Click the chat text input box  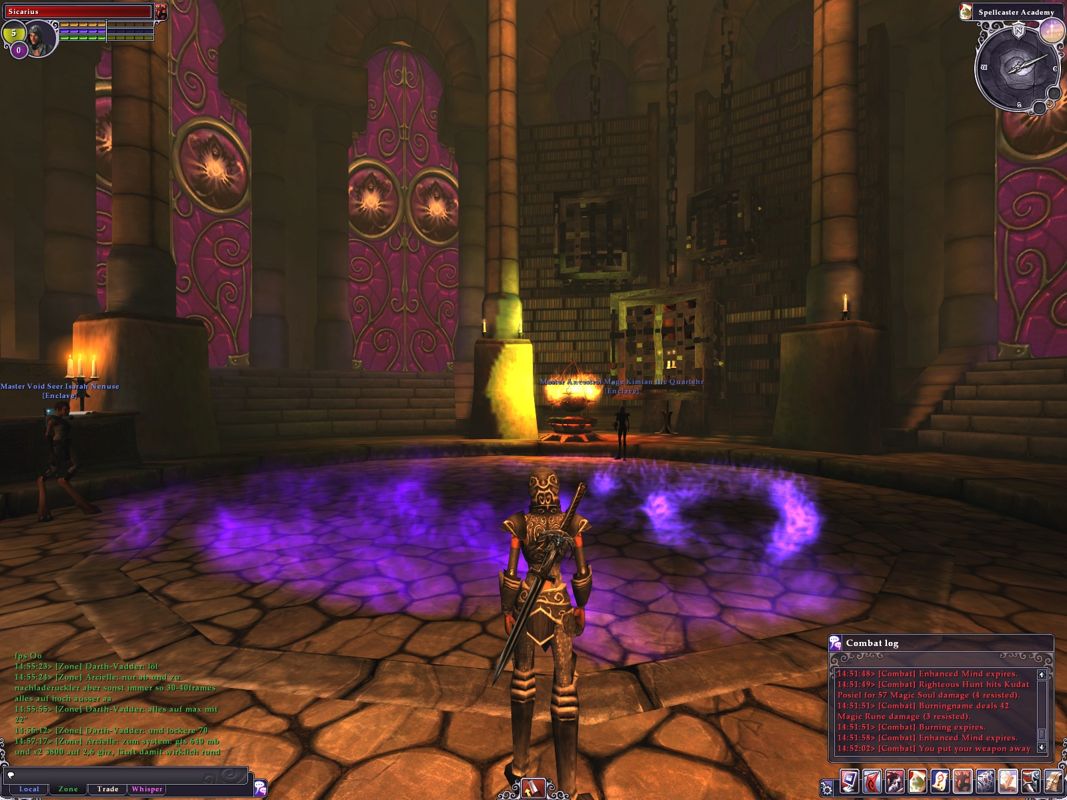[x=125, y=774]
